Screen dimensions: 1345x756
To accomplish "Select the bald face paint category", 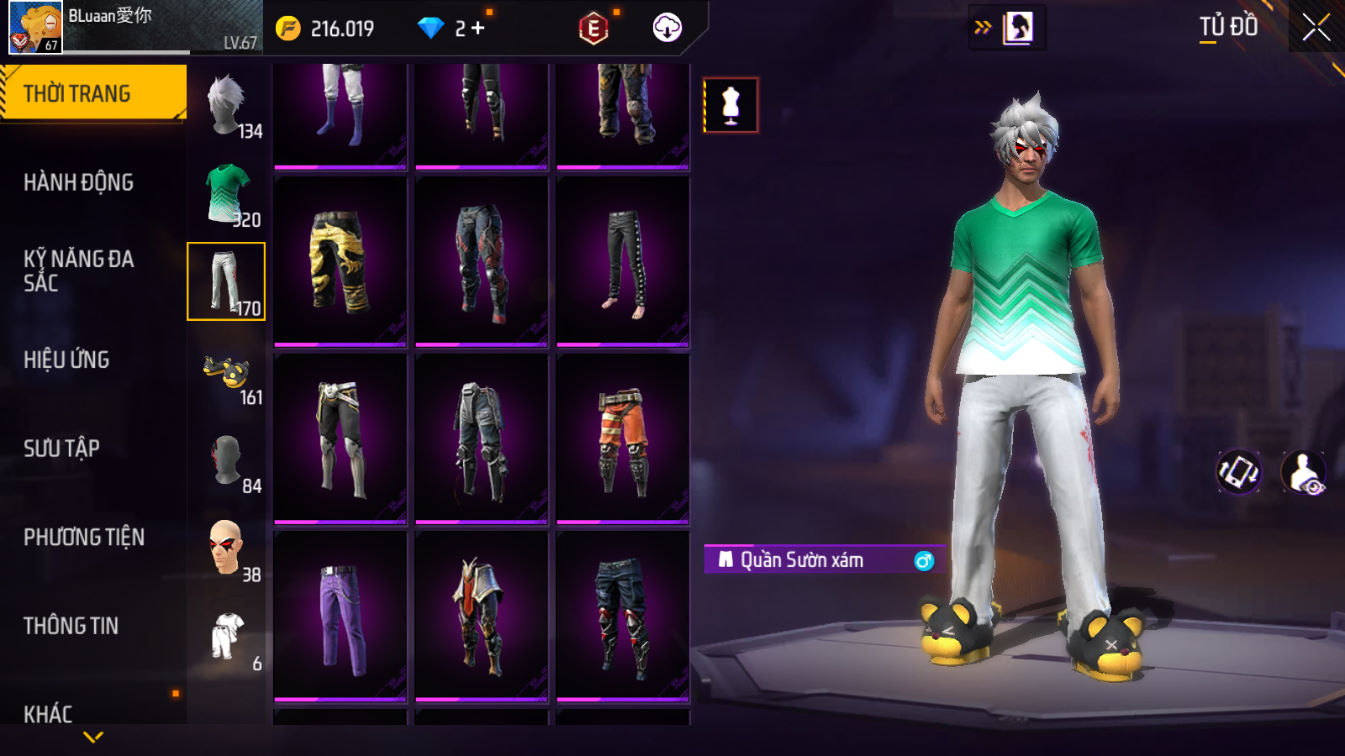I will pyautogui.click(x=227, y=548).
